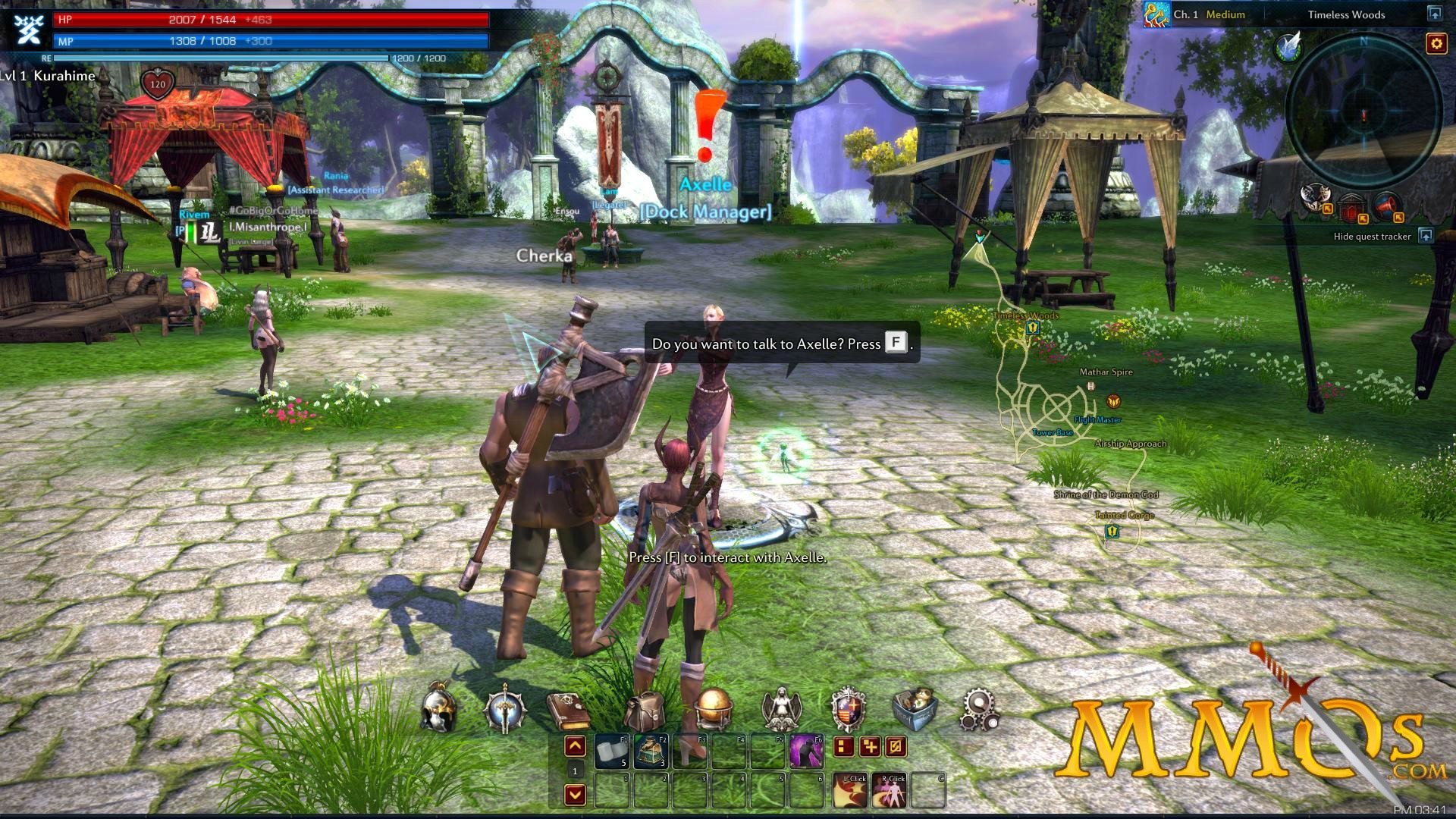Switch hotbar page with the down arrow
Image resolution: width=1456 pixels, height=819 pixels.
click(575, 795)
